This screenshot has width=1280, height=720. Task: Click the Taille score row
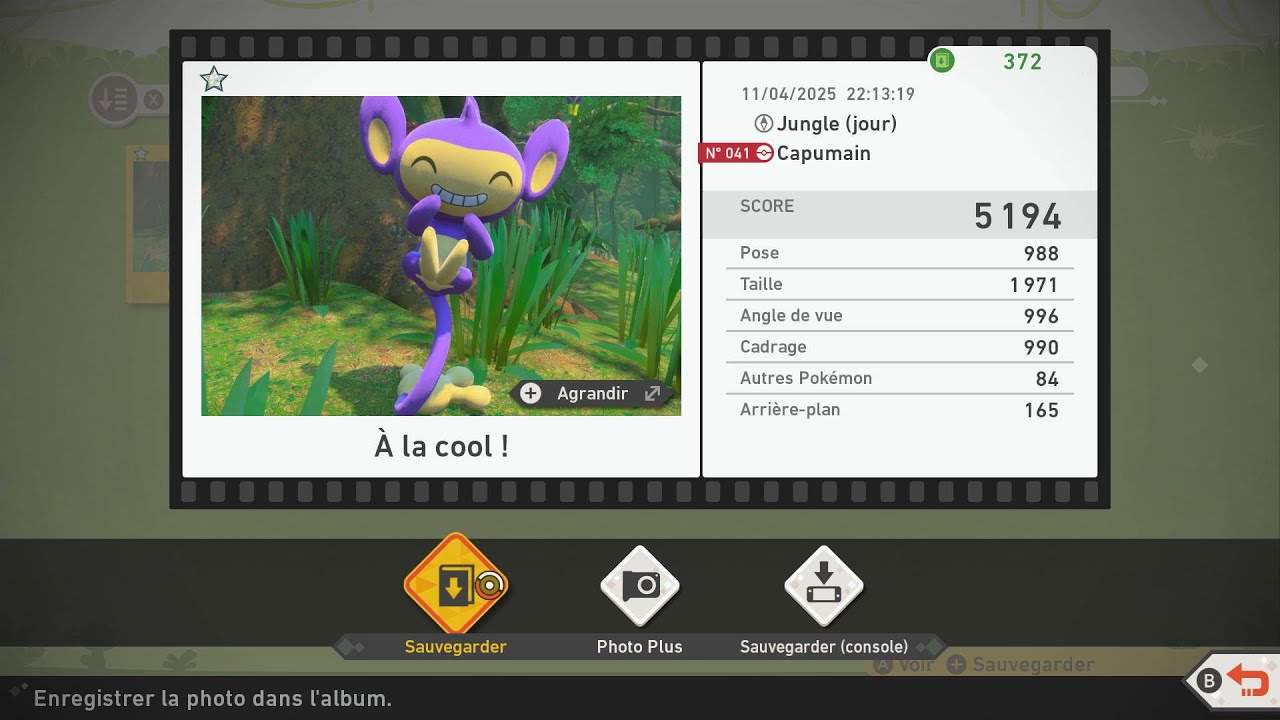click(899, 284)
